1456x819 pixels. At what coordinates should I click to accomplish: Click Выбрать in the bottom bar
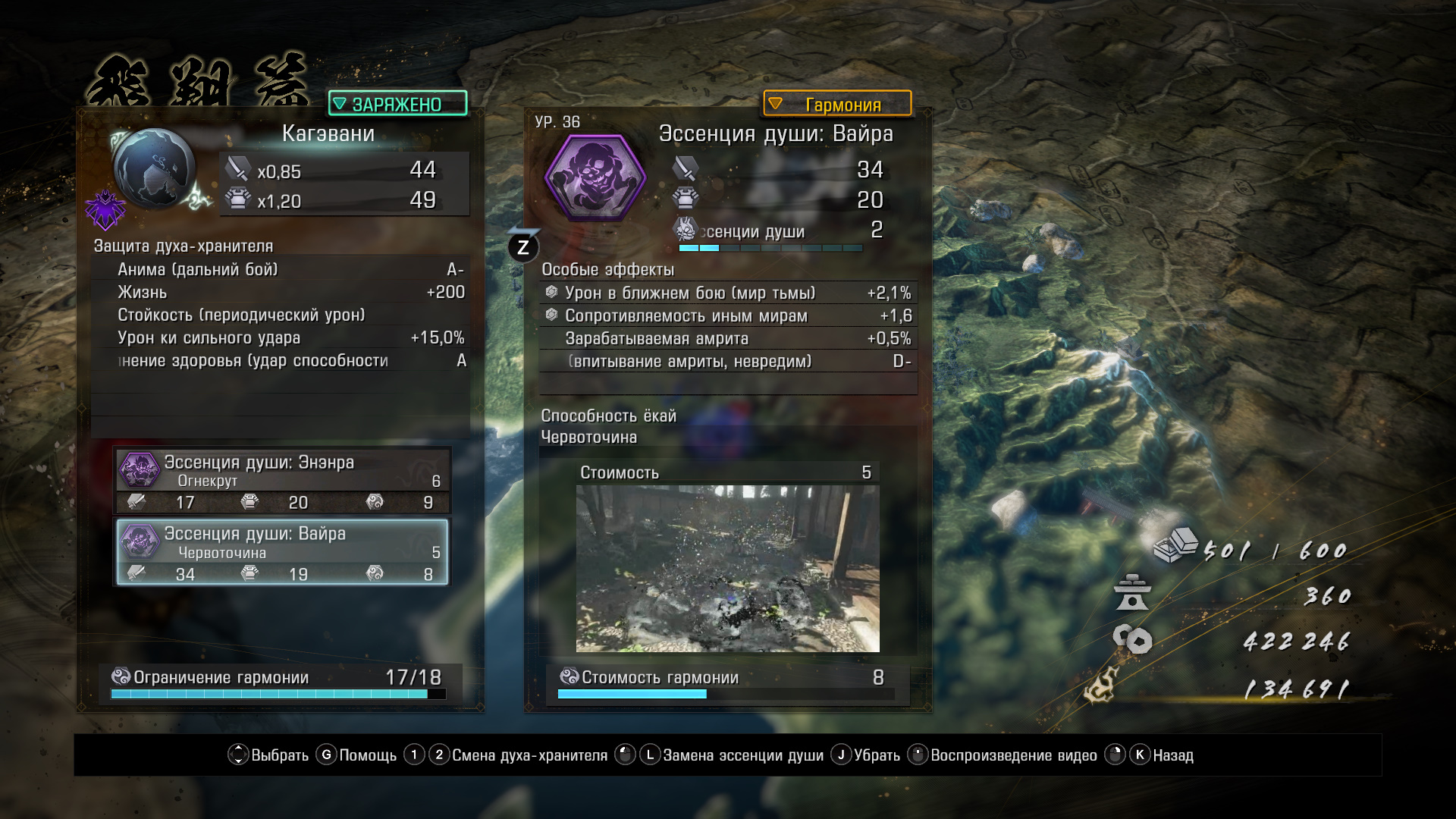click(268, 755)
